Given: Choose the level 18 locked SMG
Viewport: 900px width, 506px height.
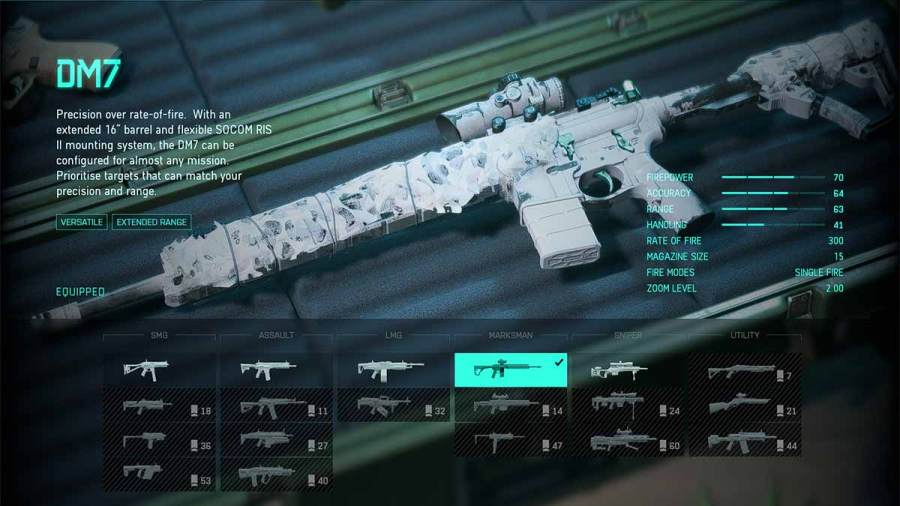Looking at the screenshot, I should (159, 406).
